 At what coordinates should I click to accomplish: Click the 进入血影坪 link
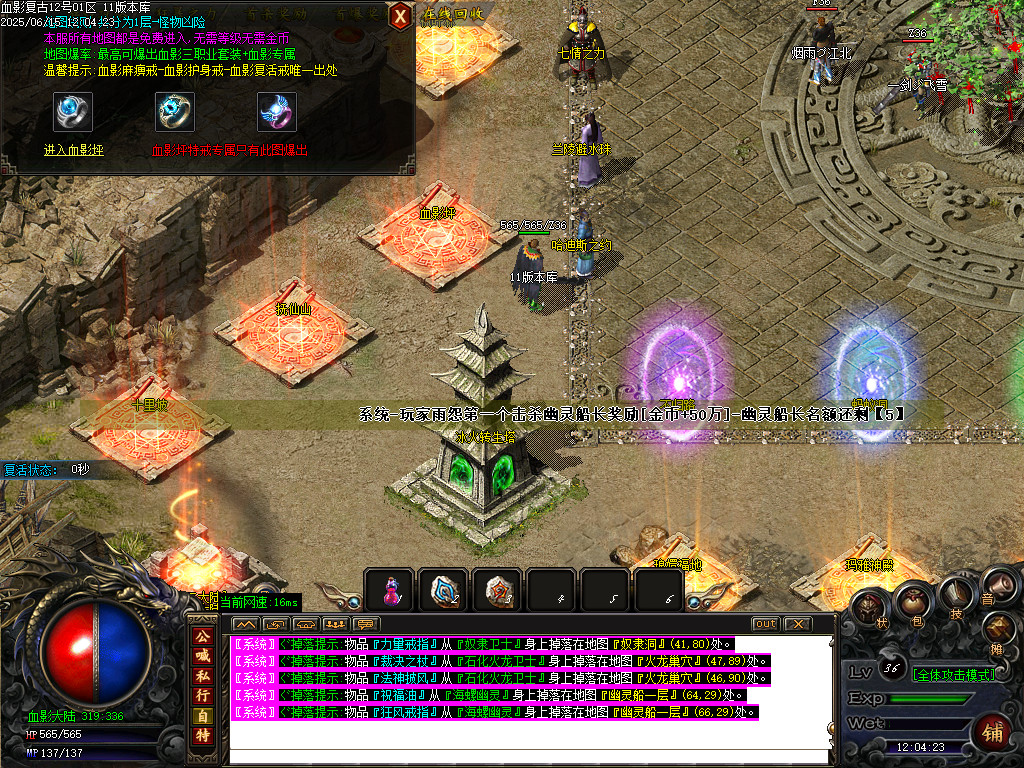click(x=73, y=150)
